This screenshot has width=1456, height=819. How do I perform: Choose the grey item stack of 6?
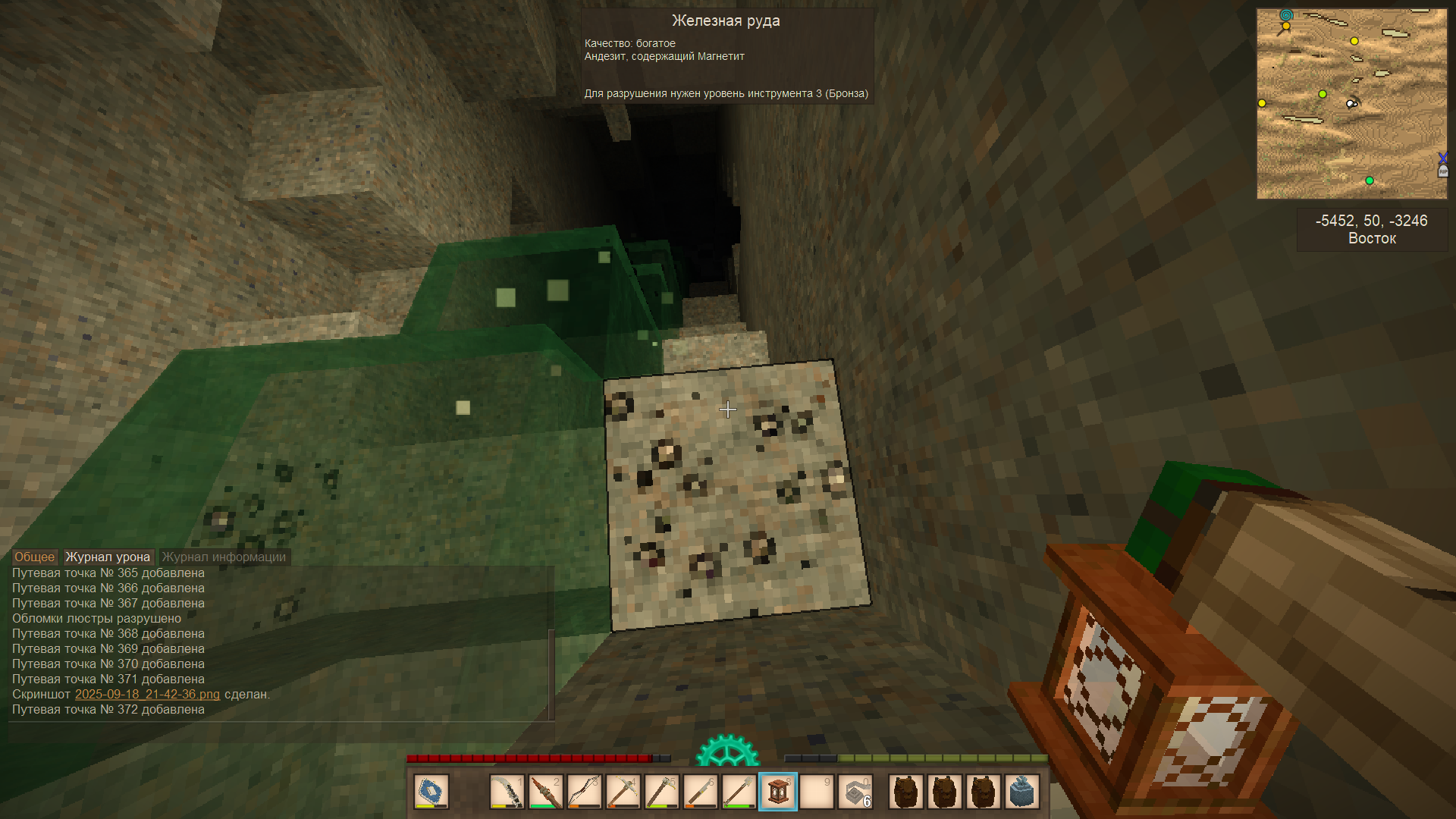855,792
